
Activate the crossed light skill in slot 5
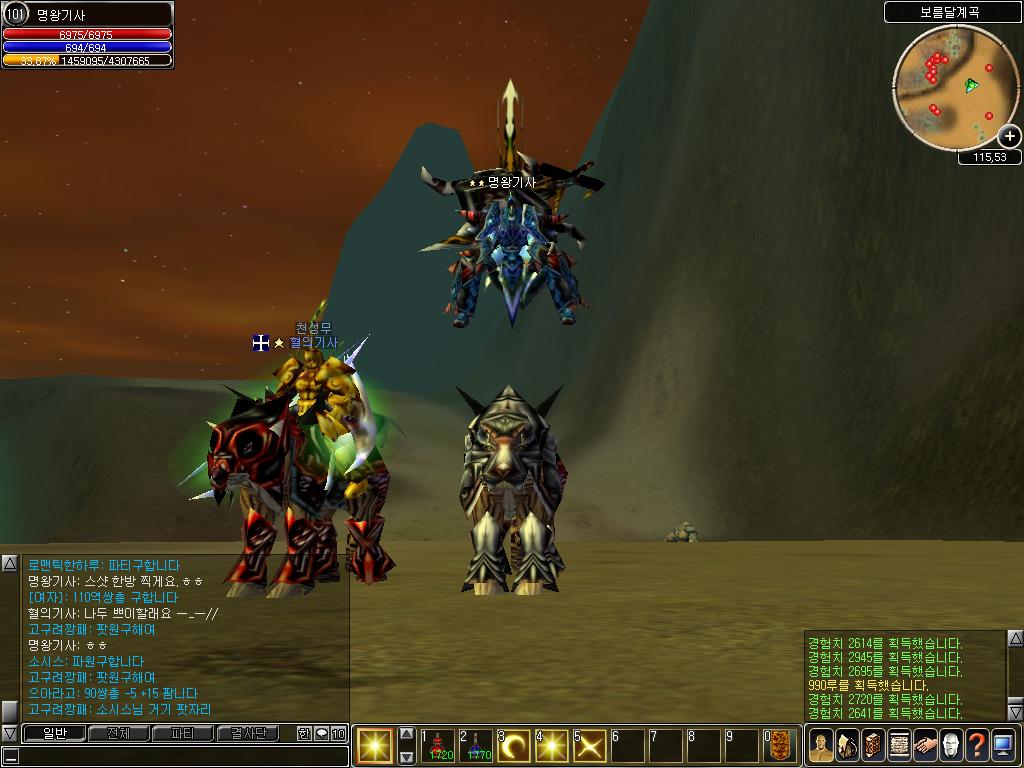point(589,746)
